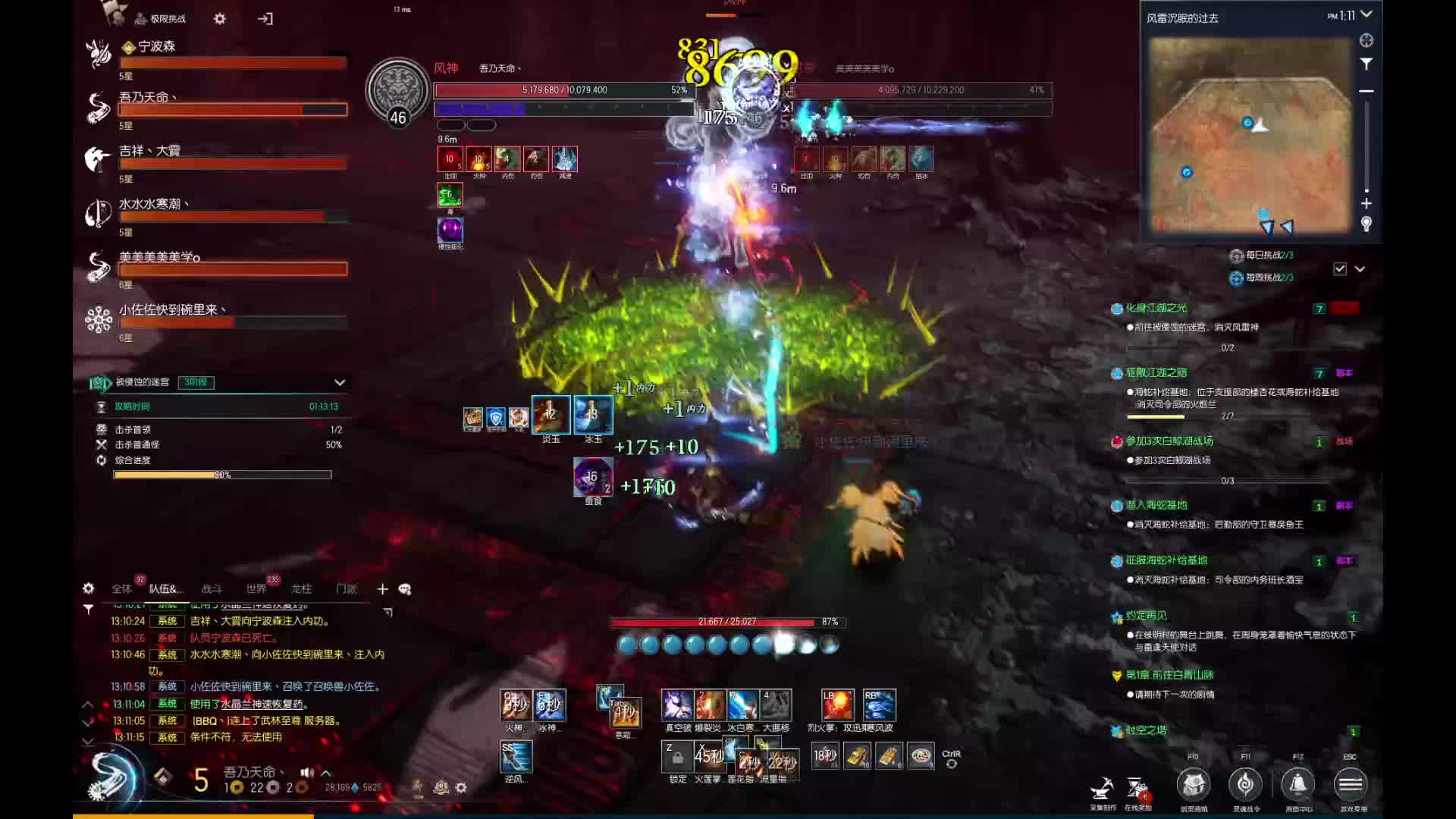Screen dimensions: 1456x819
Task: Open the 在线奖励 online rewards
Action: 1137,789
